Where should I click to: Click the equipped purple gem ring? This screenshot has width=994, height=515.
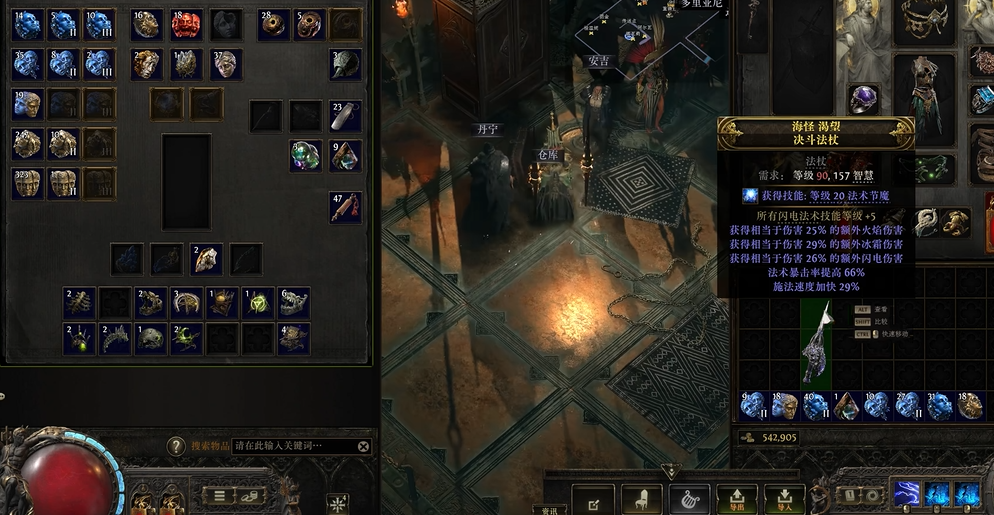[862, 98]
